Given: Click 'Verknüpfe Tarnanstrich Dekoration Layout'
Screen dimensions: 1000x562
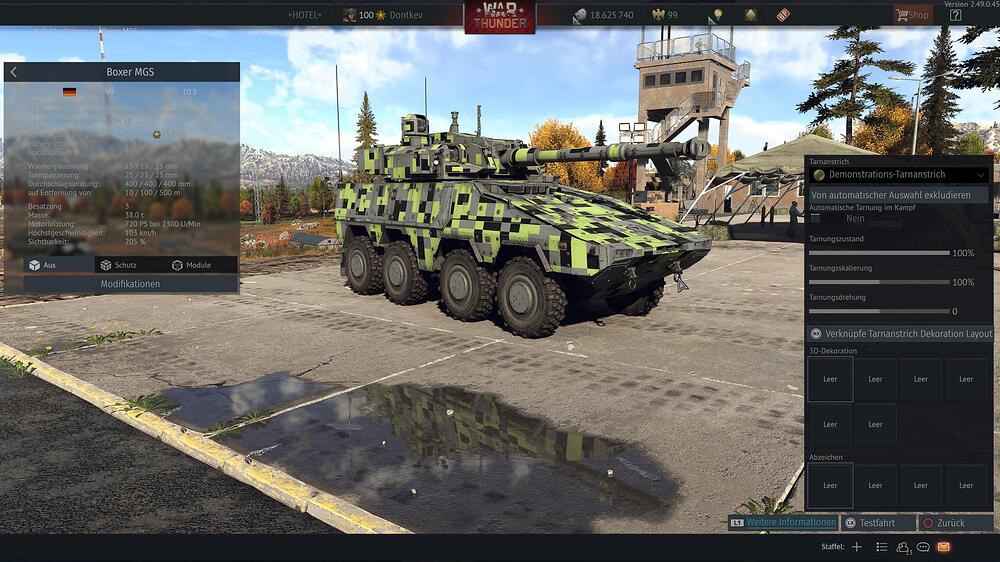Looking at the screenshot, I should tap(898, 334).
